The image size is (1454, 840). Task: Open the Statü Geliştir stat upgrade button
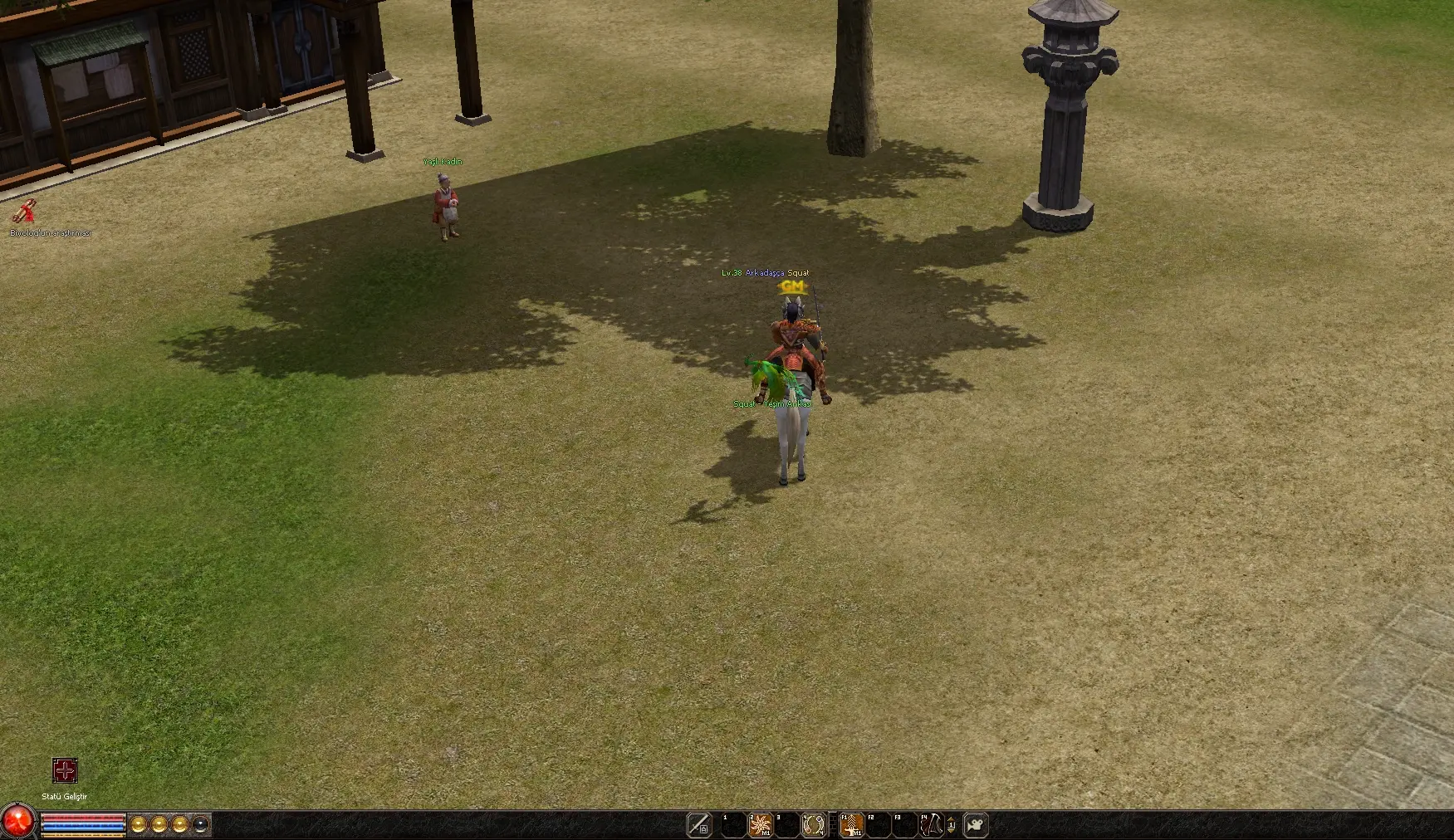point(65,770)
